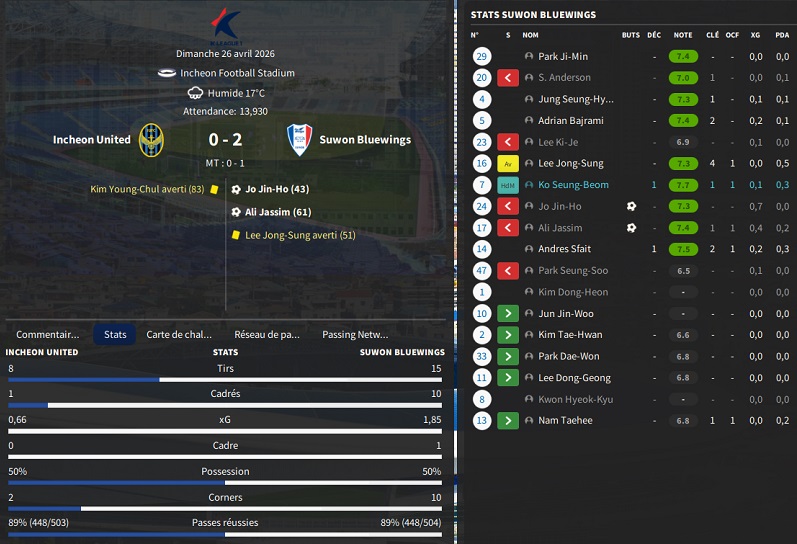Open the Carte de chaleur tab
The image size is (797, 544).
coord(179,334)
